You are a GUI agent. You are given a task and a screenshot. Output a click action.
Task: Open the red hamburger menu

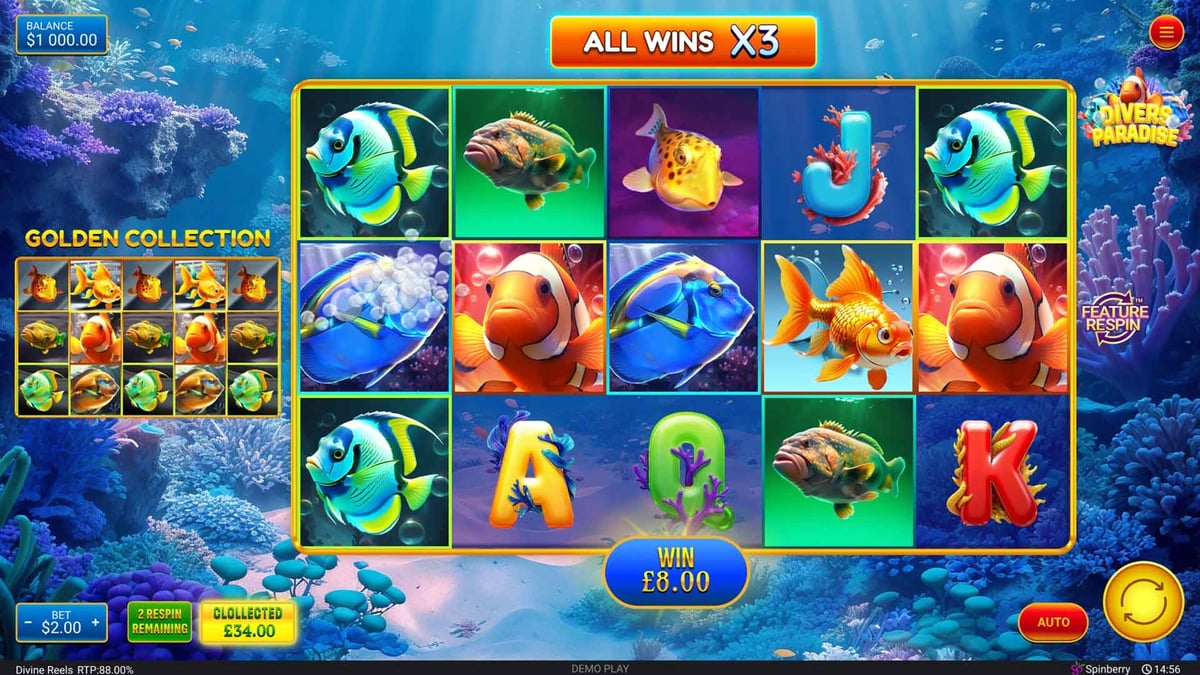1165,34
